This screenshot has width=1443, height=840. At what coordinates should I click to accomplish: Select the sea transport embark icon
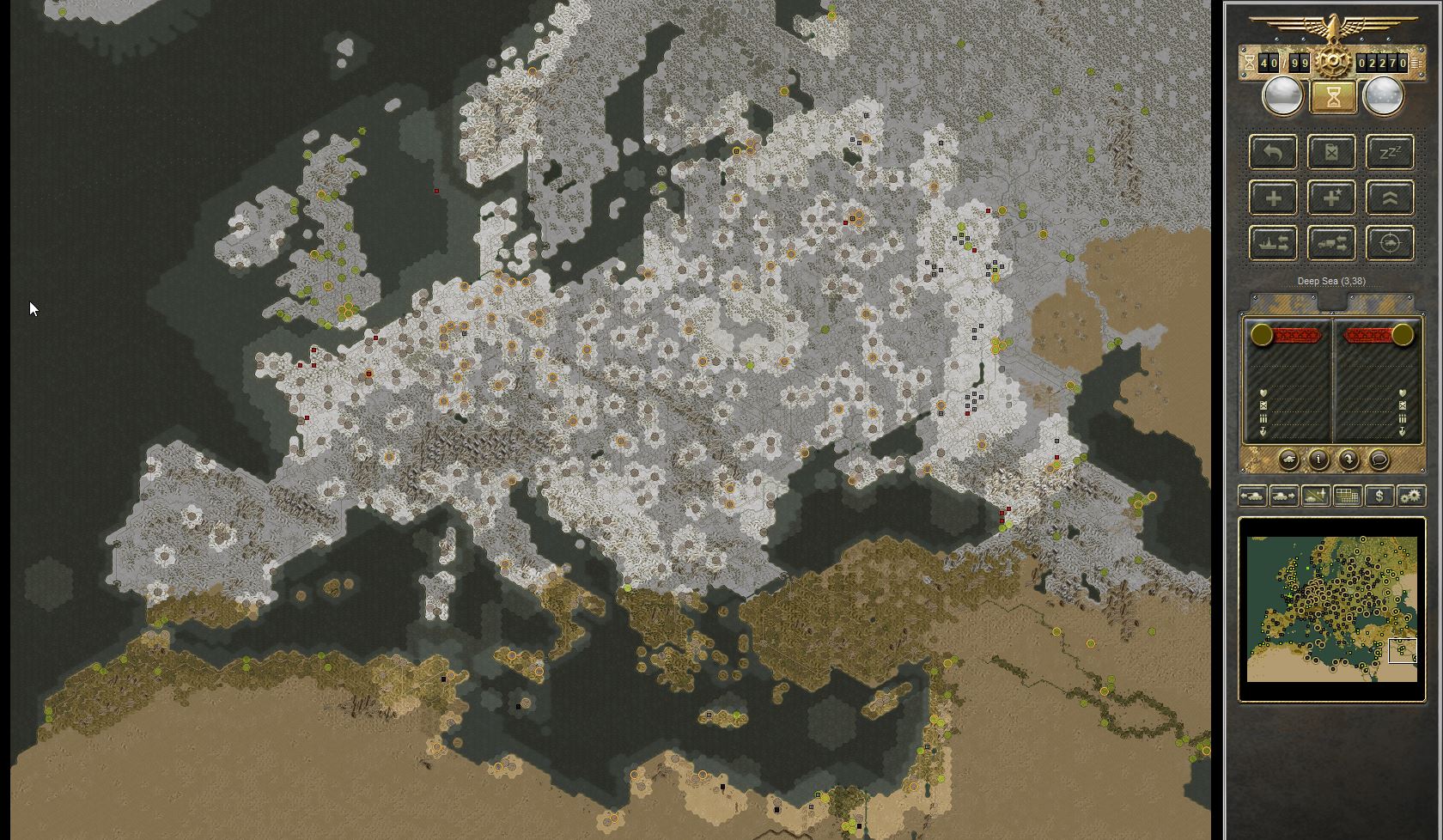coord(1274,243)
